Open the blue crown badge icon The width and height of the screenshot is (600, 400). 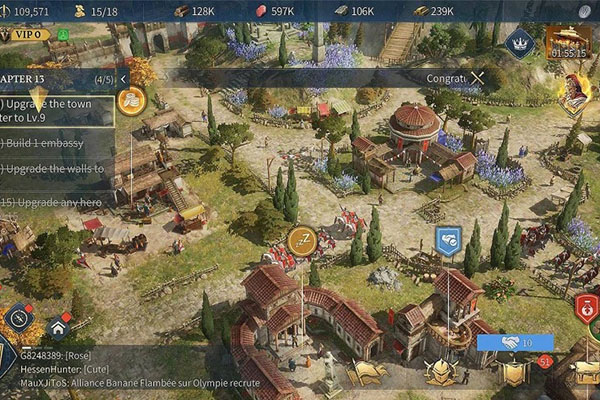pos(518,42)
